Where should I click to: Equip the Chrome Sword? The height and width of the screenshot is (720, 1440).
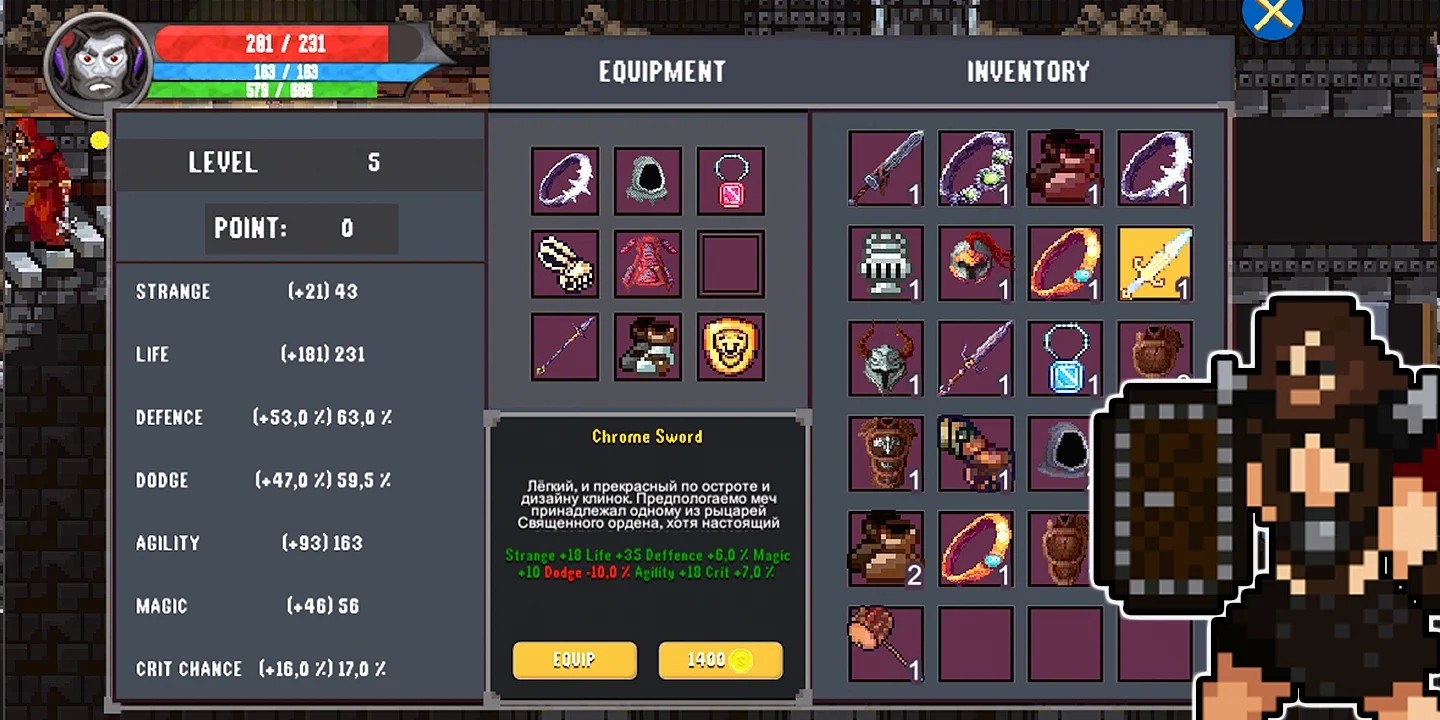pos(574,660)
